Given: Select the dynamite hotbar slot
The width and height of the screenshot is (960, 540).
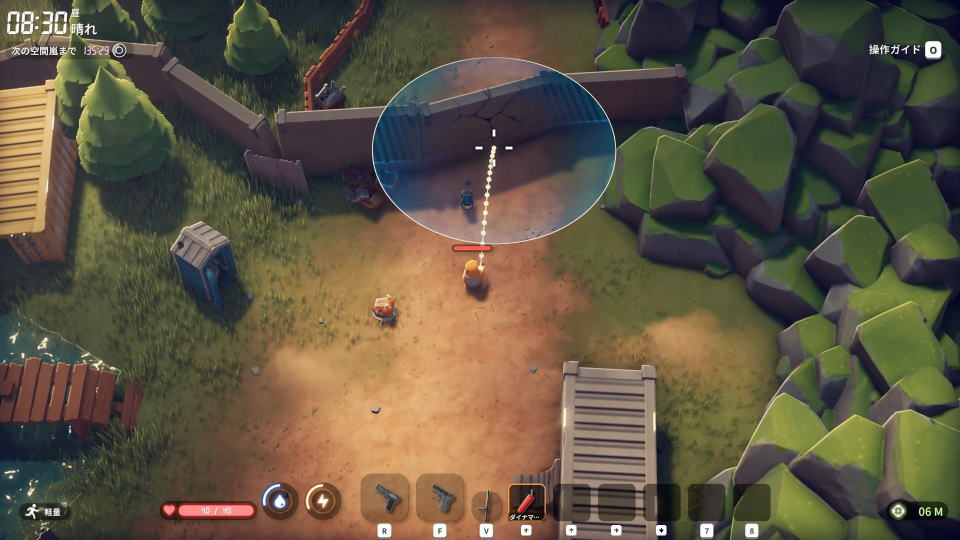Looking at the screenshot, I should click(527, 501).
